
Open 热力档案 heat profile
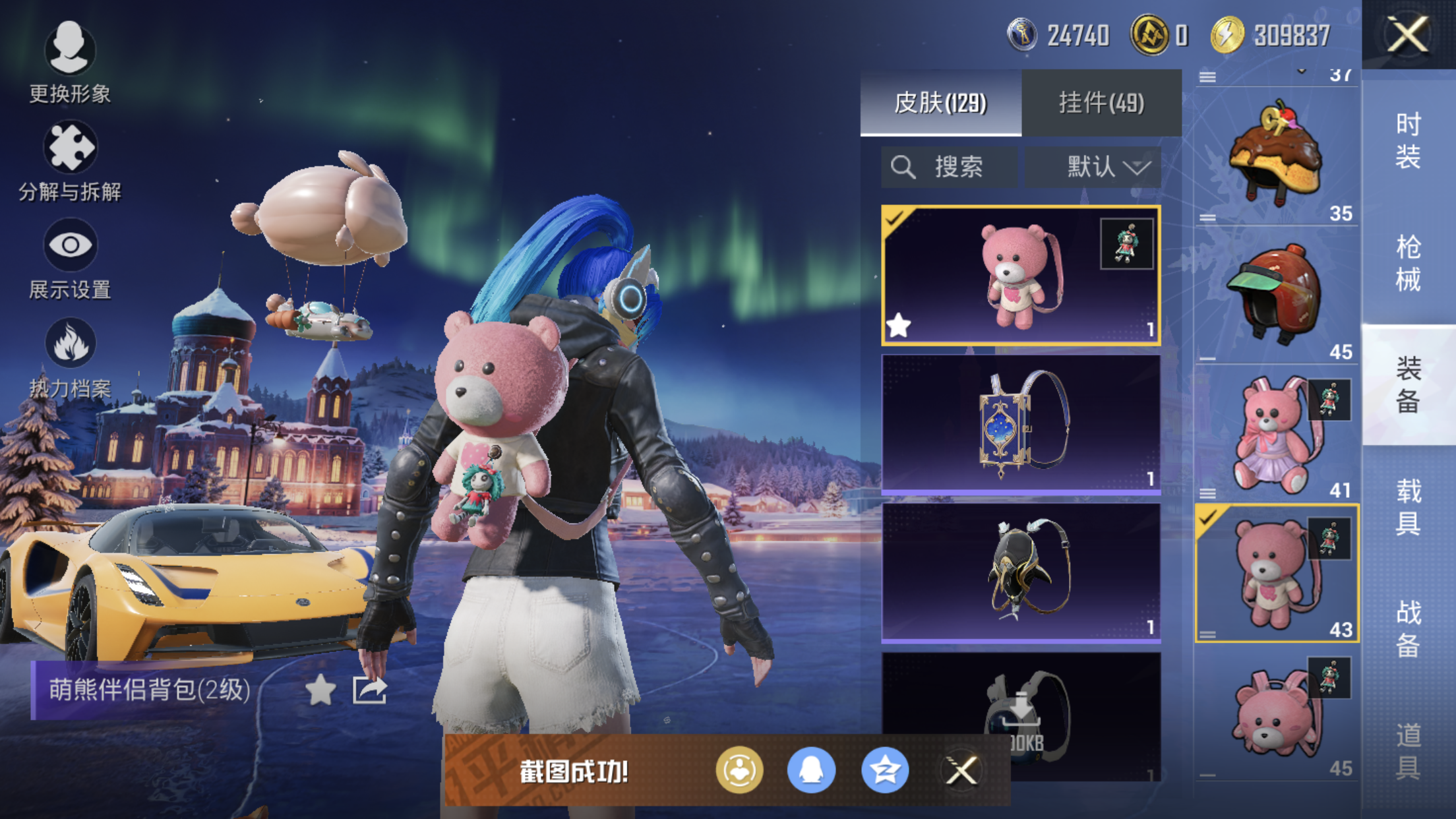coord(70,357)
